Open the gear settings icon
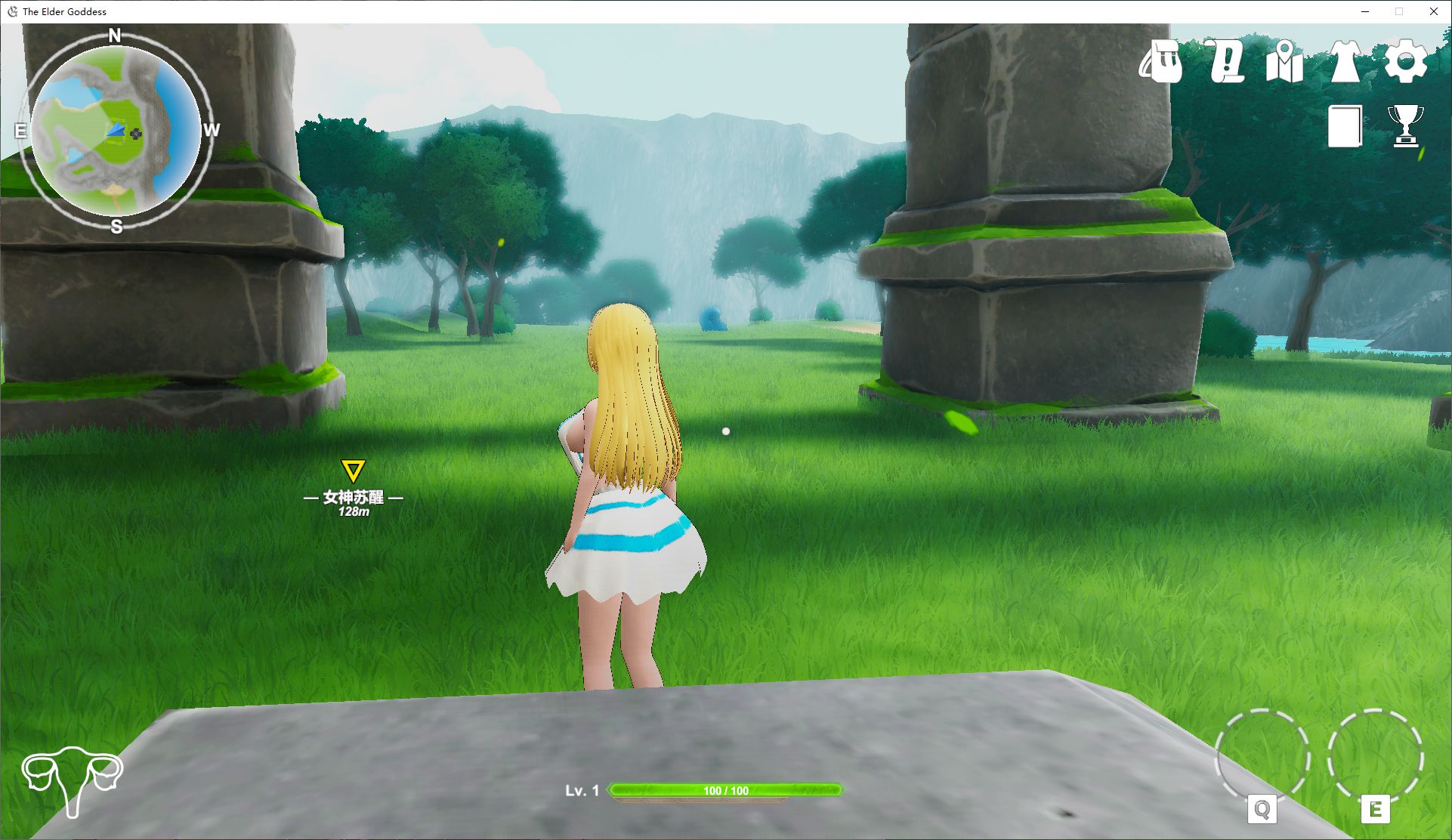1452x840 pixels. pos(1405,62)
